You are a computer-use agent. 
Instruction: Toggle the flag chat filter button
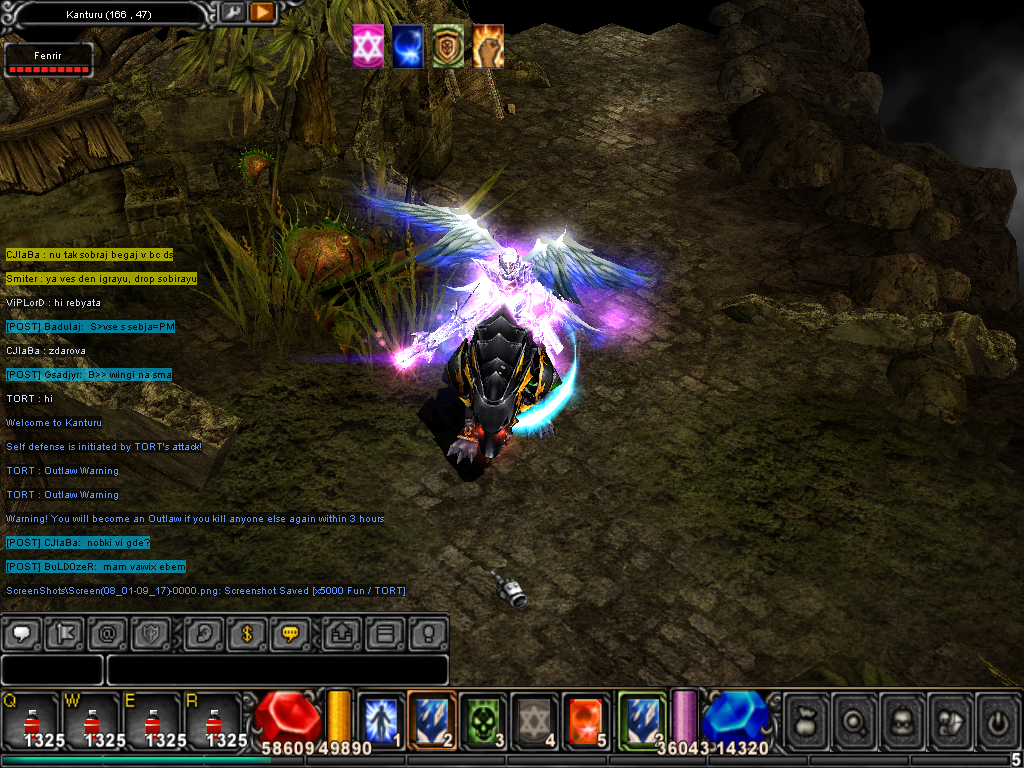[65, 634]
